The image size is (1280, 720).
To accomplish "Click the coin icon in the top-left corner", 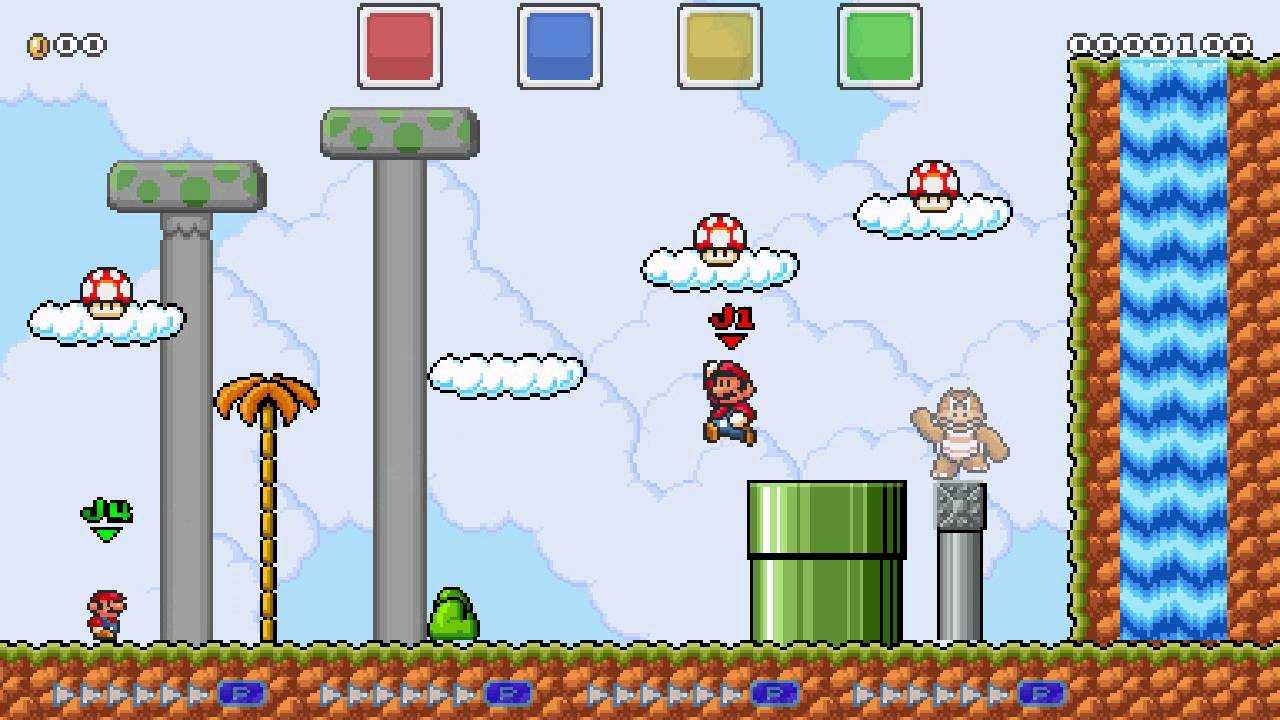I will [x=37, y=45].
